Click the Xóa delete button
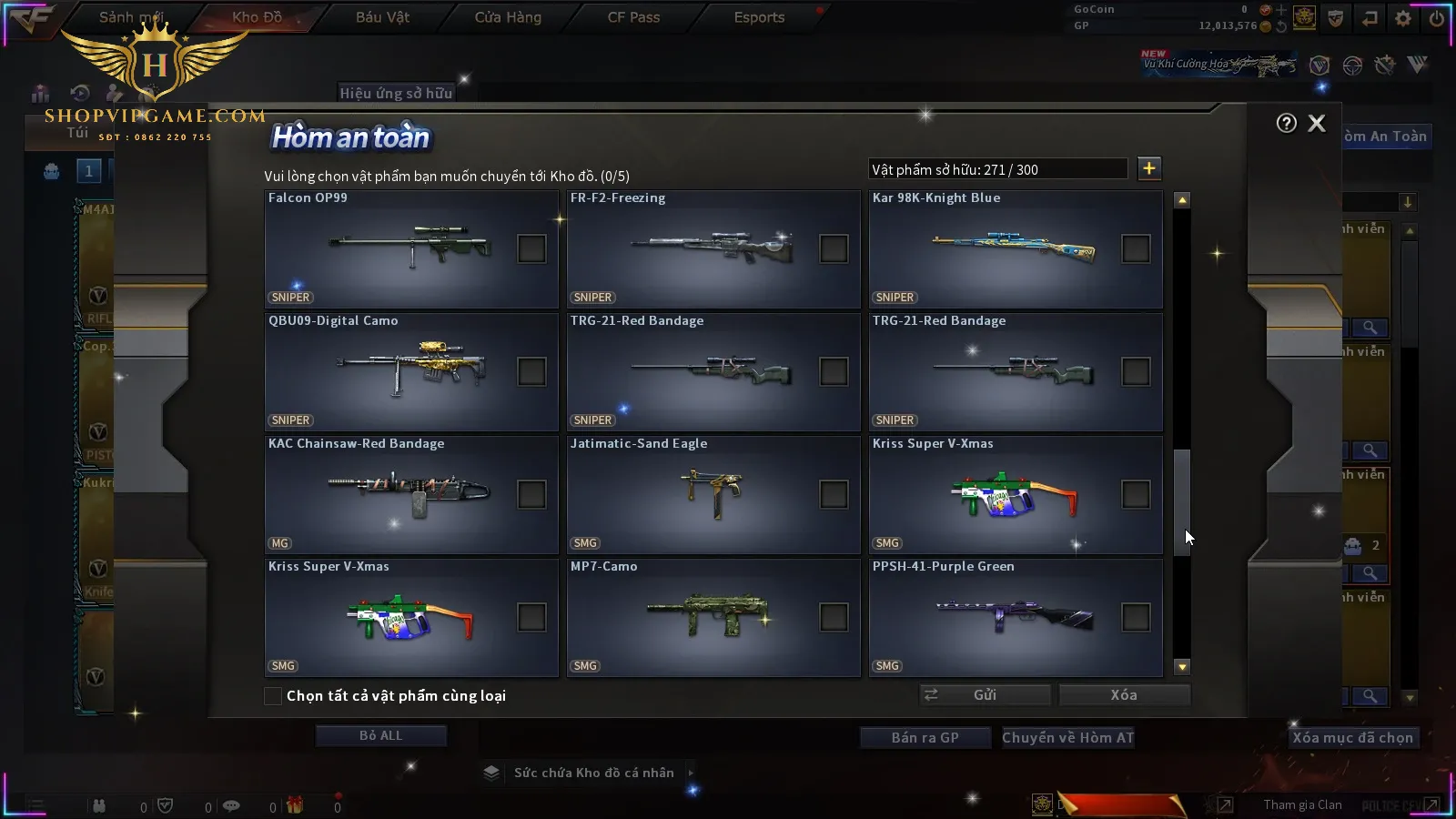 1124,695
